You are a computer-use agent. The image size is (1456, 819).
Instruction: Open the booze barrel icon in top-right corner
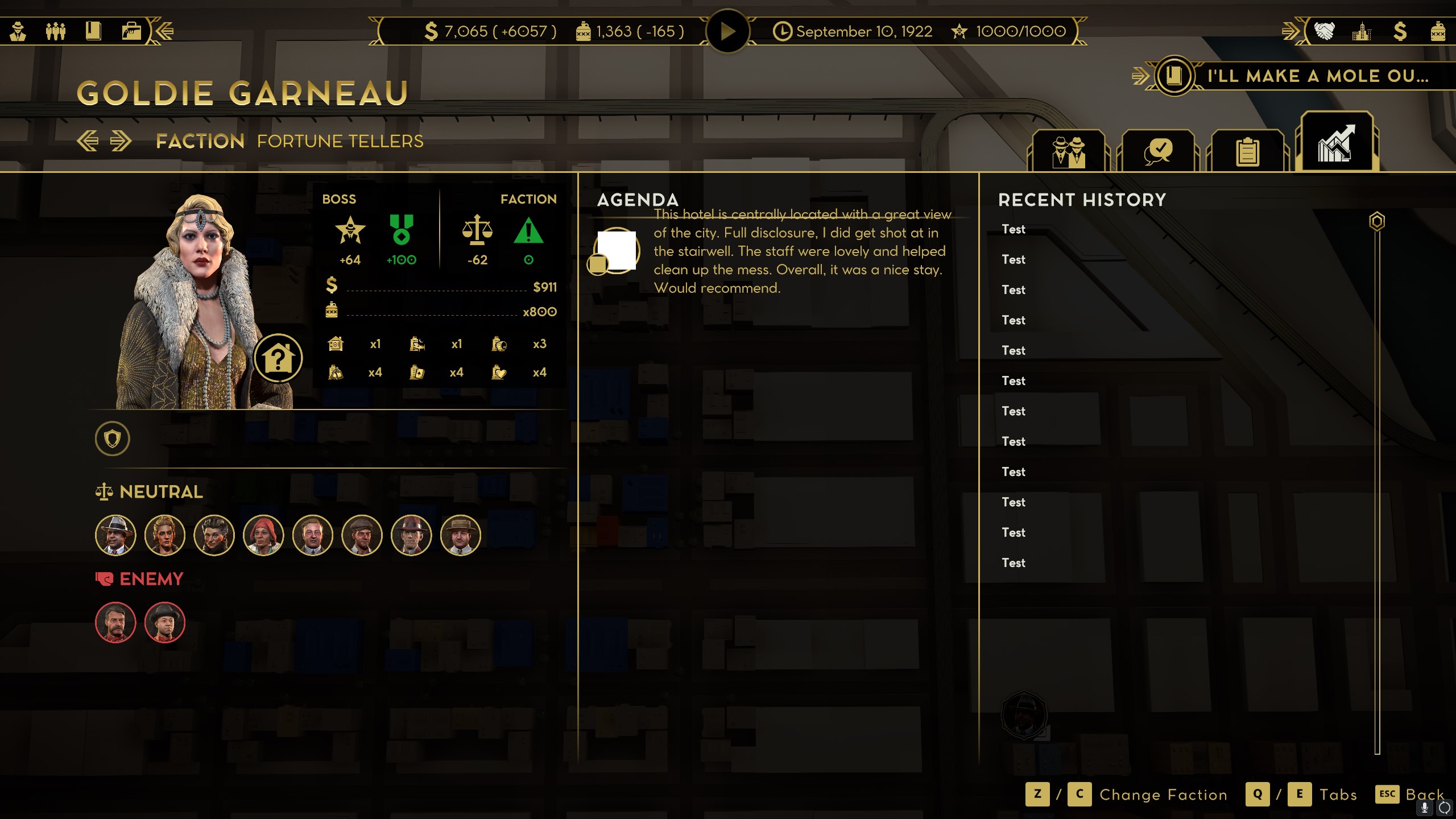point(1439,32)
